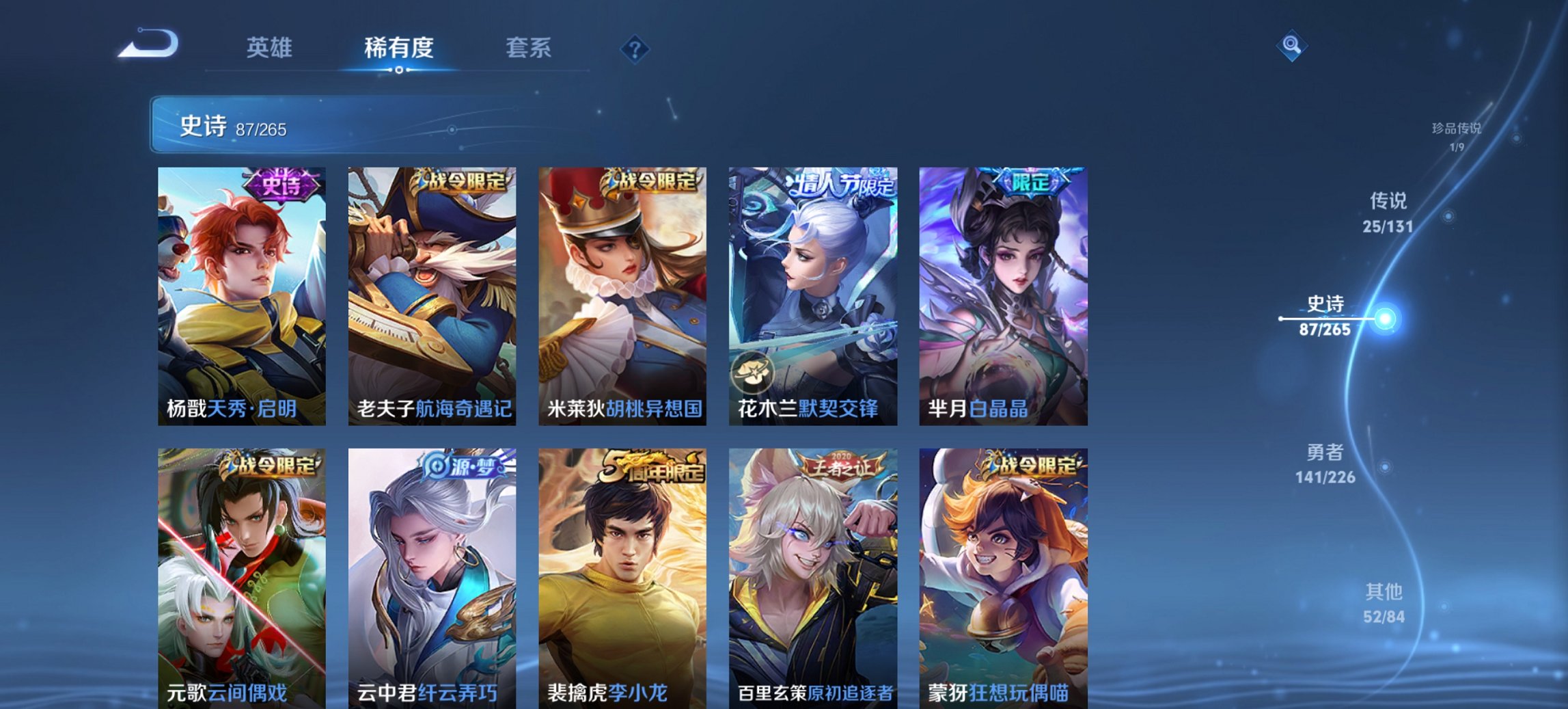This screenshot has width=1568, height=709.
Task: Click the 王者之证 badge on 百里玄策 card
Action: tap(841, 466)
